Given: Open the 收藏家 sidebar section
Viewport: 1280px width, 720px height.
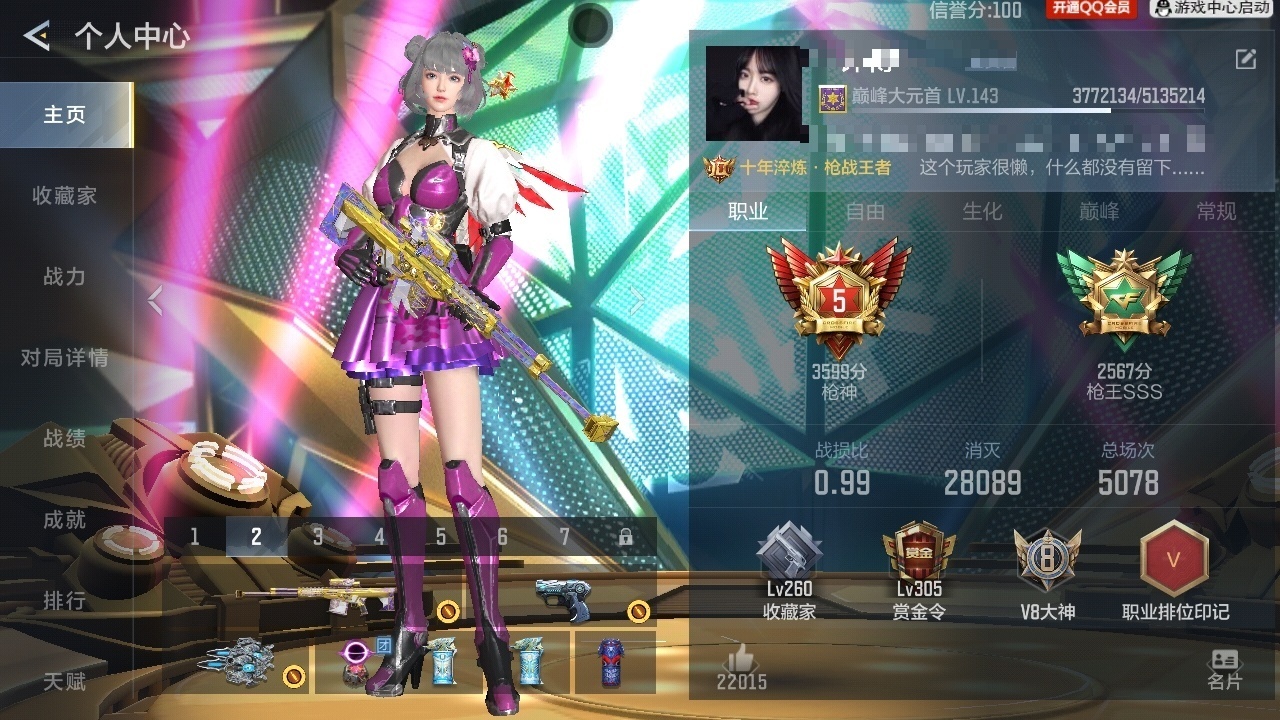Looking at the screenshot, I should pyautogui.click(x=64, y=196).
